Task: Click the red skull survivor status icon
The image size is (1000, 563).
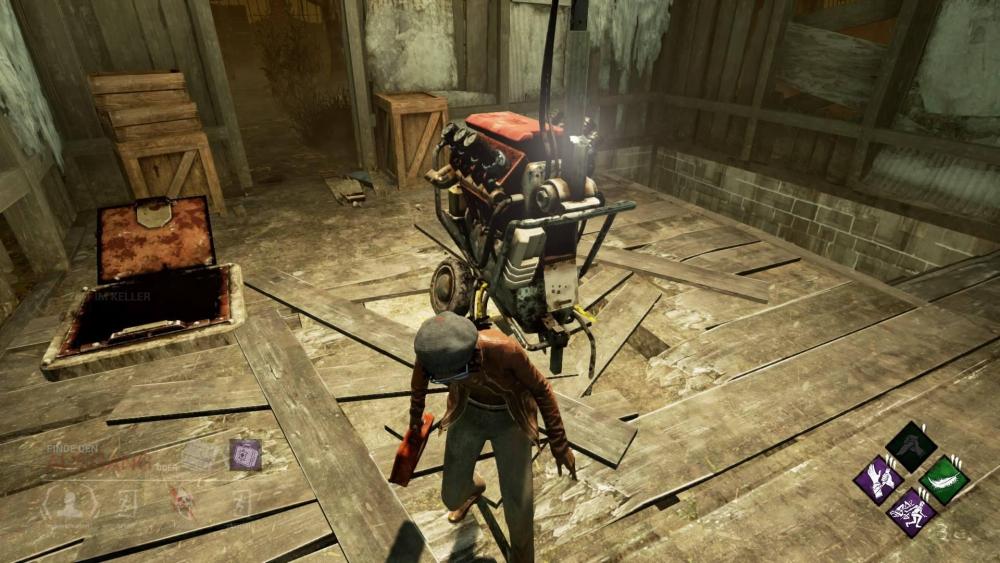Action: [182, 502]
